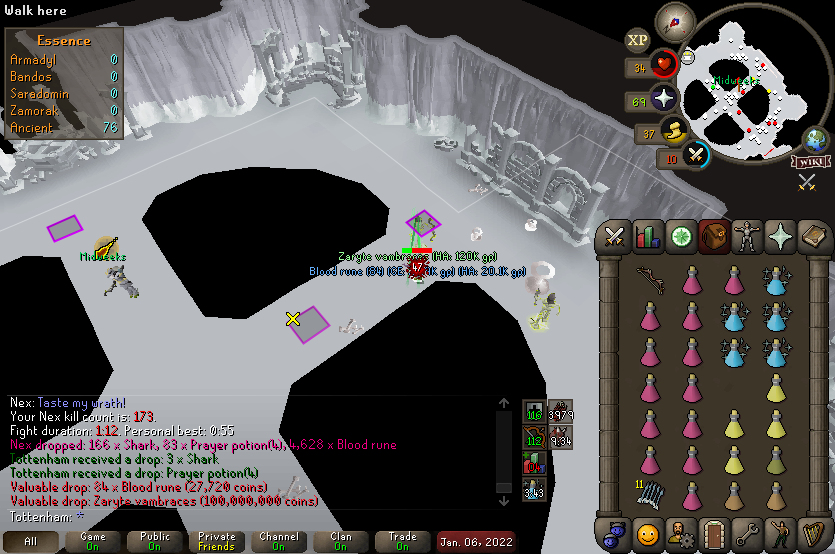Click the compass to face north
The image size is (835, 554).
[x=675, y=21]
